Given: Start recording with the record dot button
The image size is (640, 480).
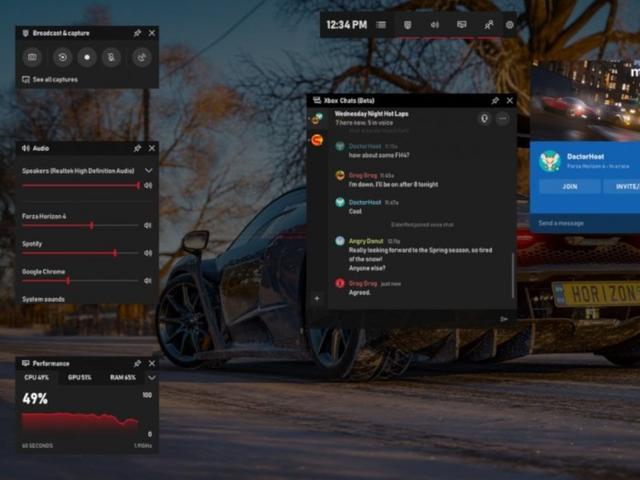Looking at the screenshot, I should coord(87,57).
